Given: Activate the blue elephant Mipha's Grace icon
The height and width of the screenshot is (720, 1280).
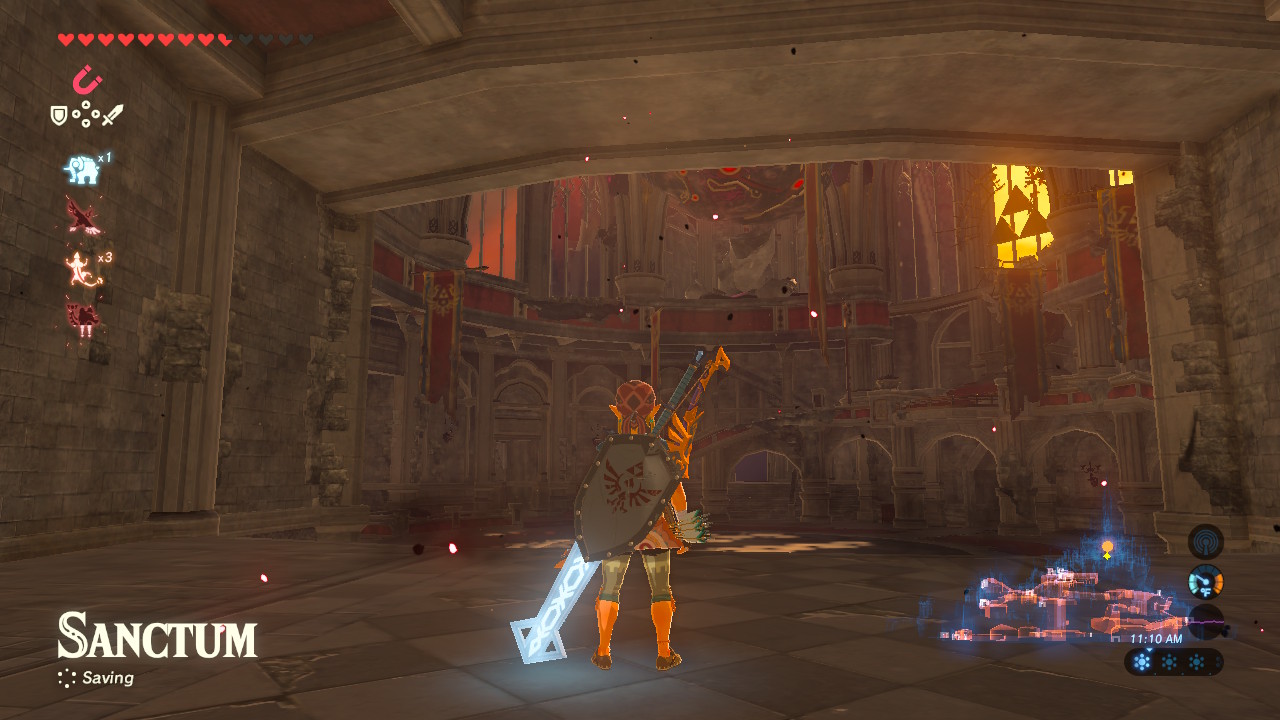Looking at the screenshot, I should click(82, 169).
